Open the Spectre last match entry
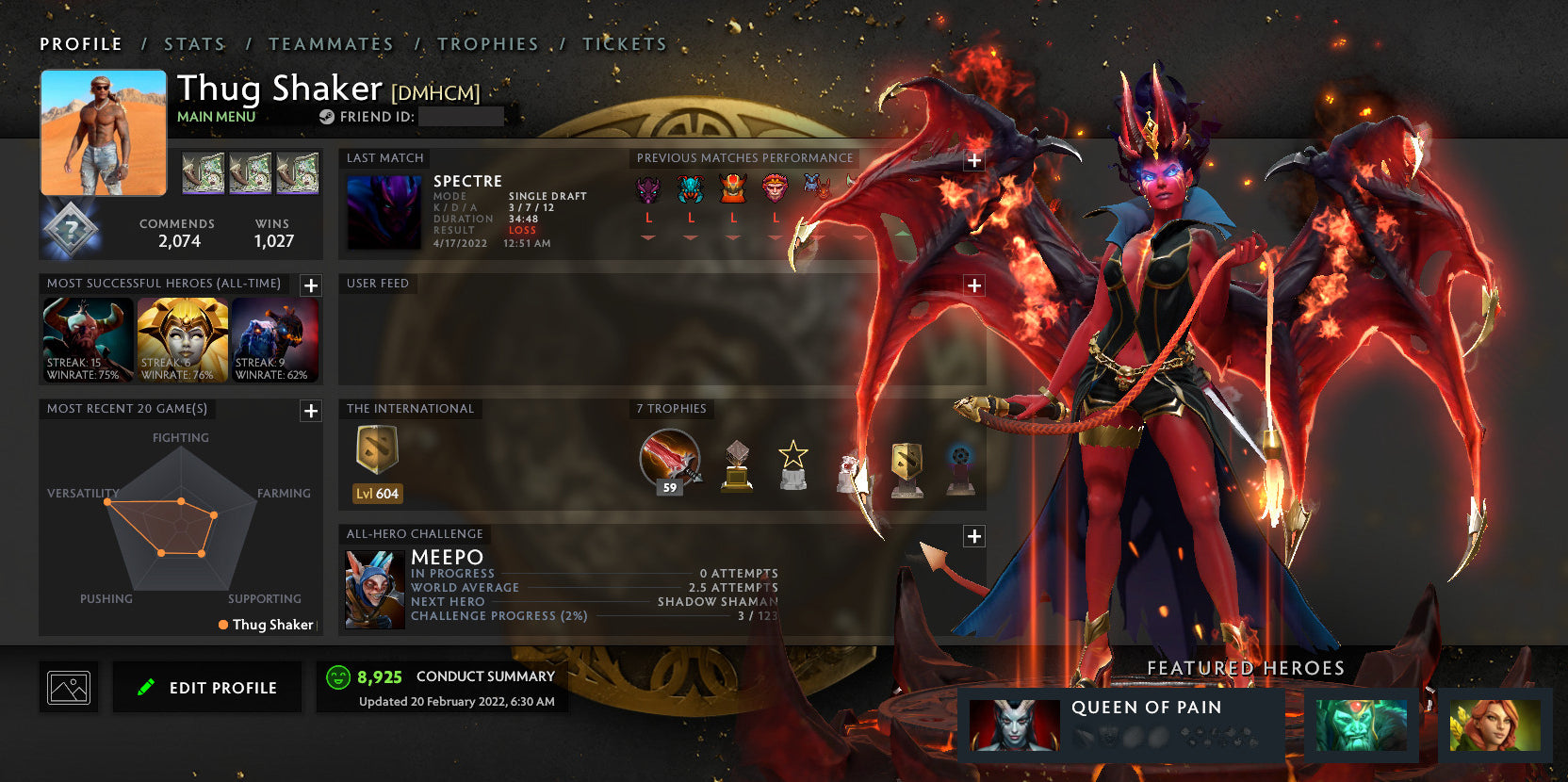1568x782 pixels. (x=384, y=213)
